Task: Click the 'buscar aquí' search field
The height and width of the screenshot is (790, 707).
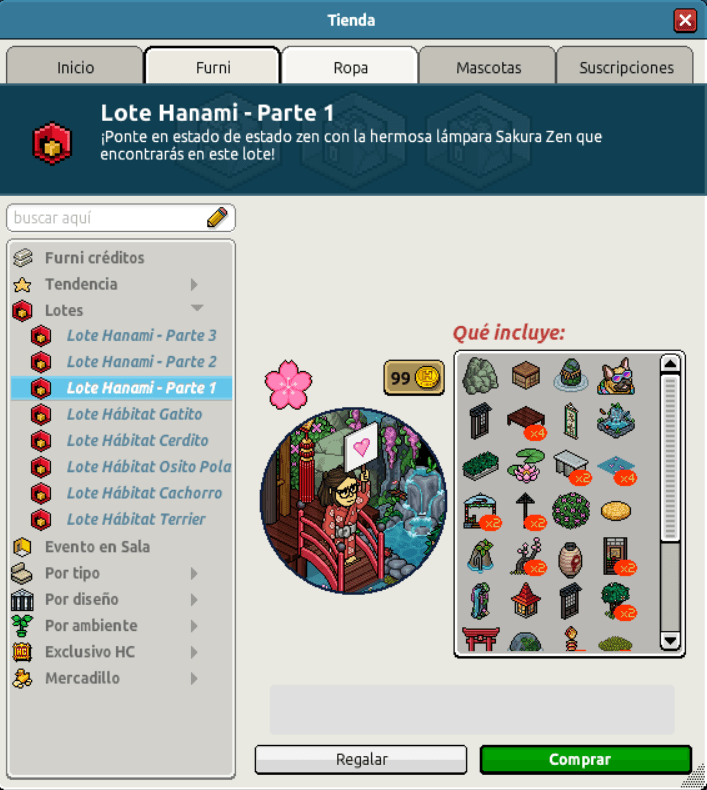Action: (108, 217)
